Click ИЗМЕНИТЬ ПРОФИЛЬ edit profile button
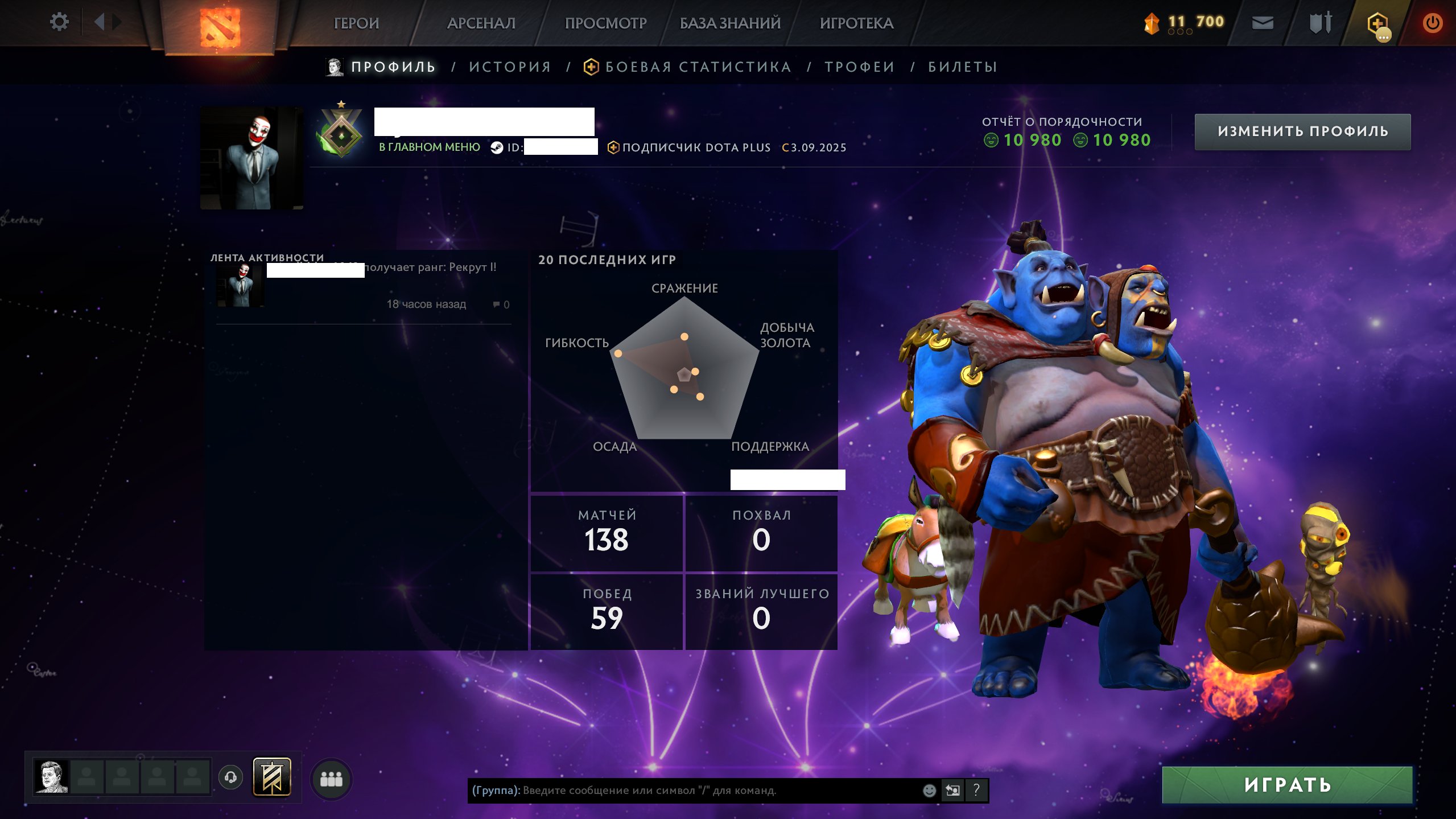1456x819 pixels. click(x=1302, y=131)
